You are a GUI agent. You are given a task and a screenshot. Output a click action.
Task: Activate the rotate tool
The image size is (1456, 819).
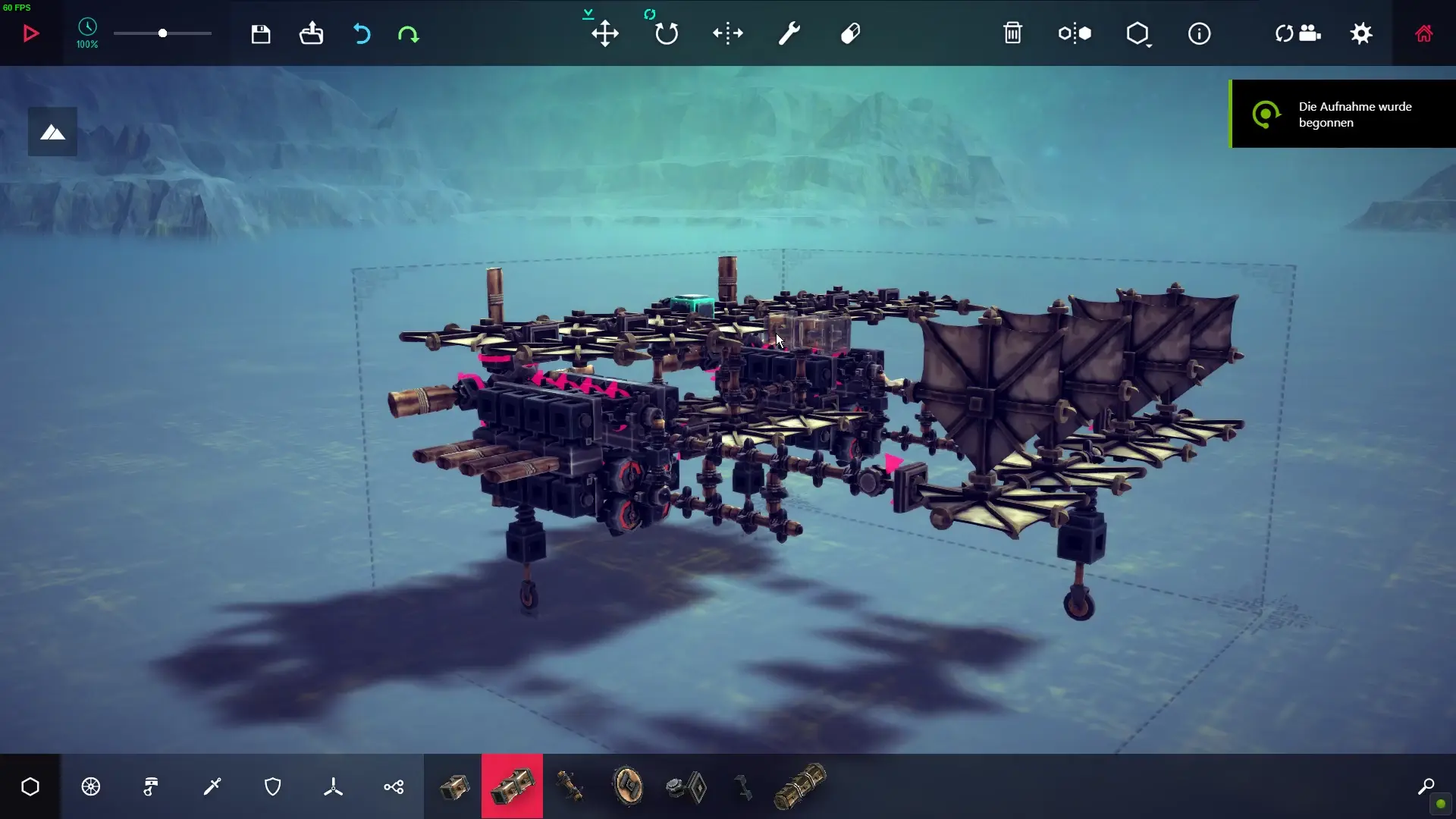666,33
